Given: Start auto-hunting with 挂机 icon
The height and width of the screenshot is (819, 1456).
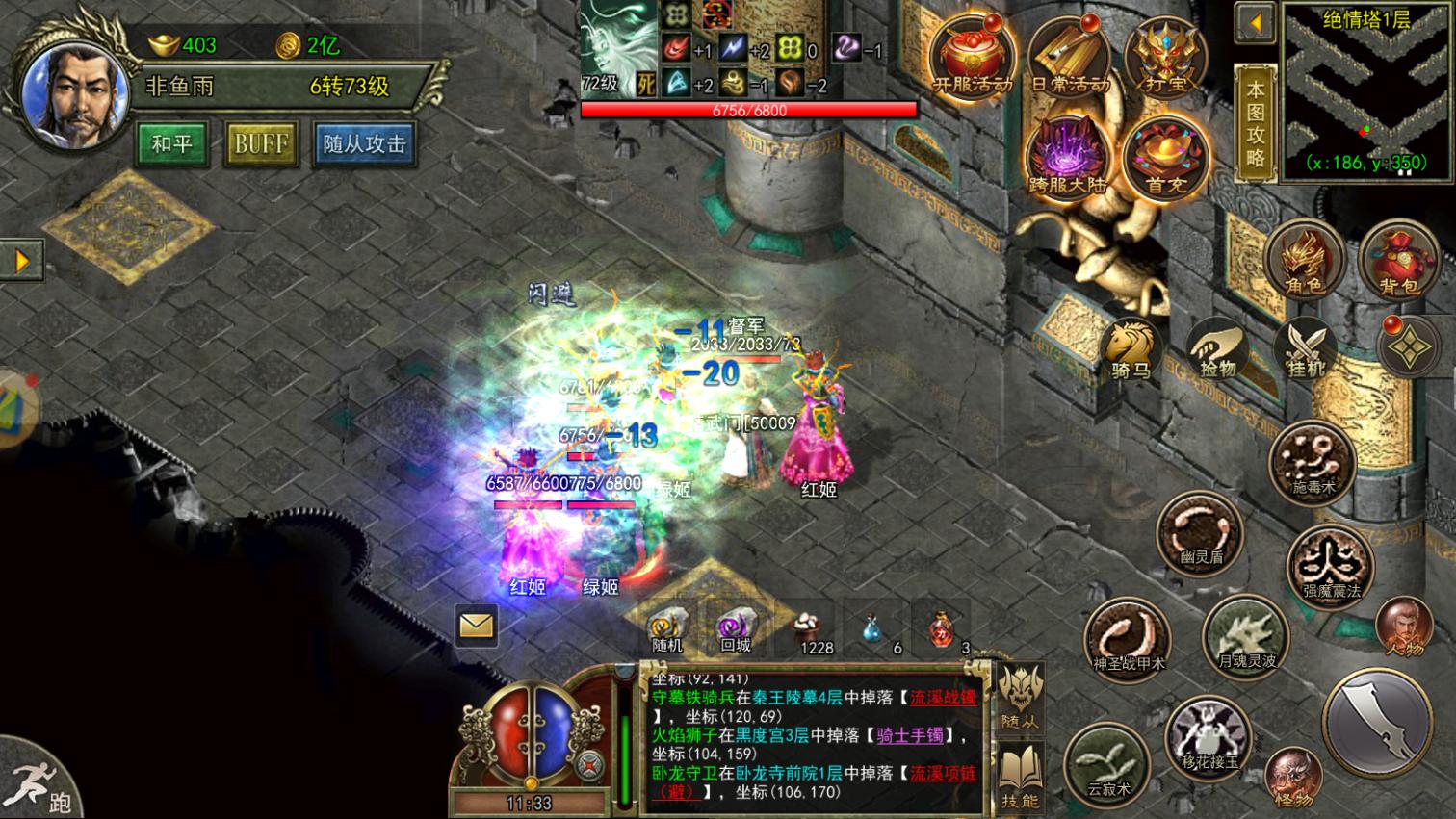Looking at the screenshot, I should [1304, 346].
